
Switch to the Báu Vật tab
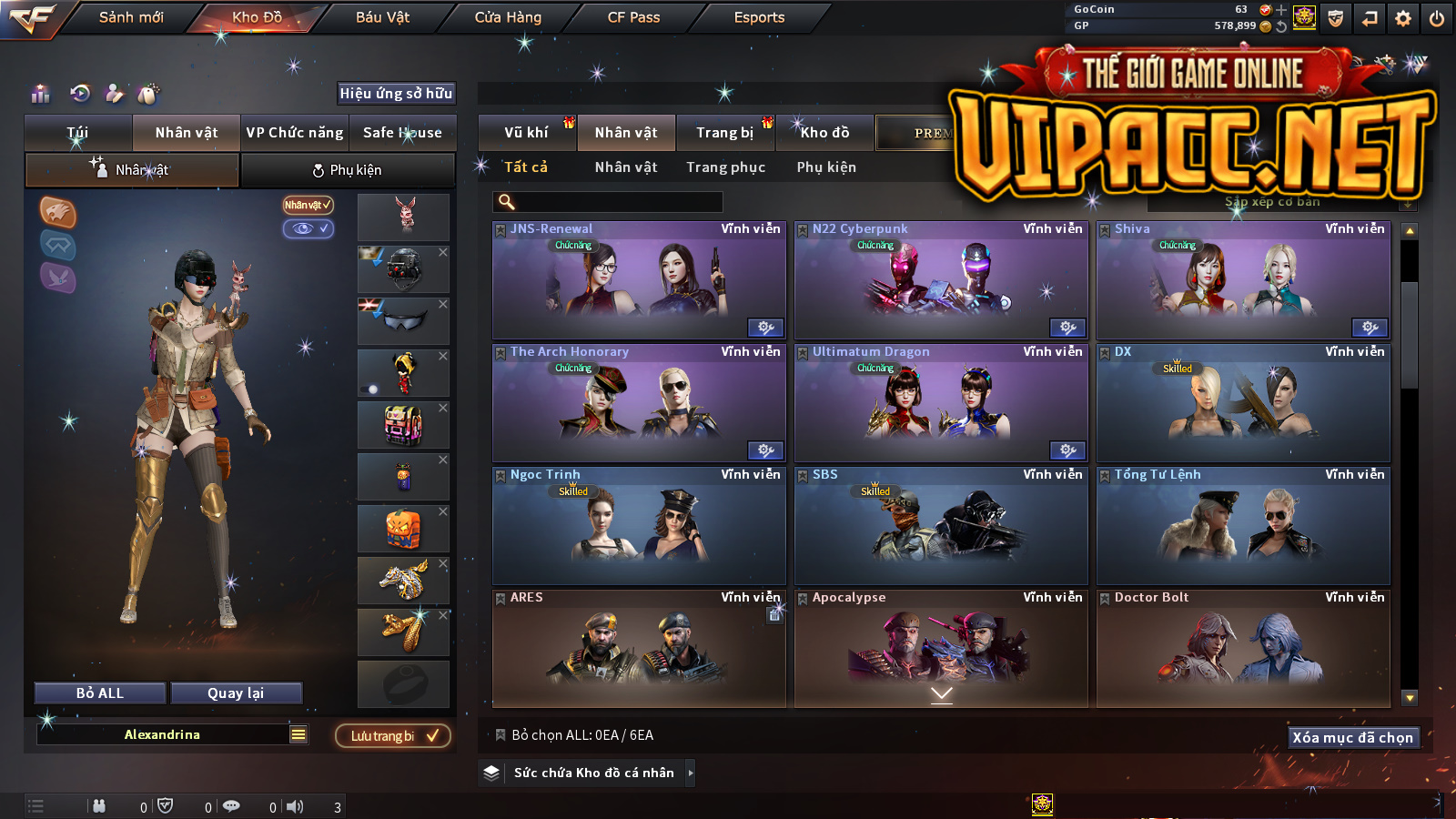coord(382,17)
